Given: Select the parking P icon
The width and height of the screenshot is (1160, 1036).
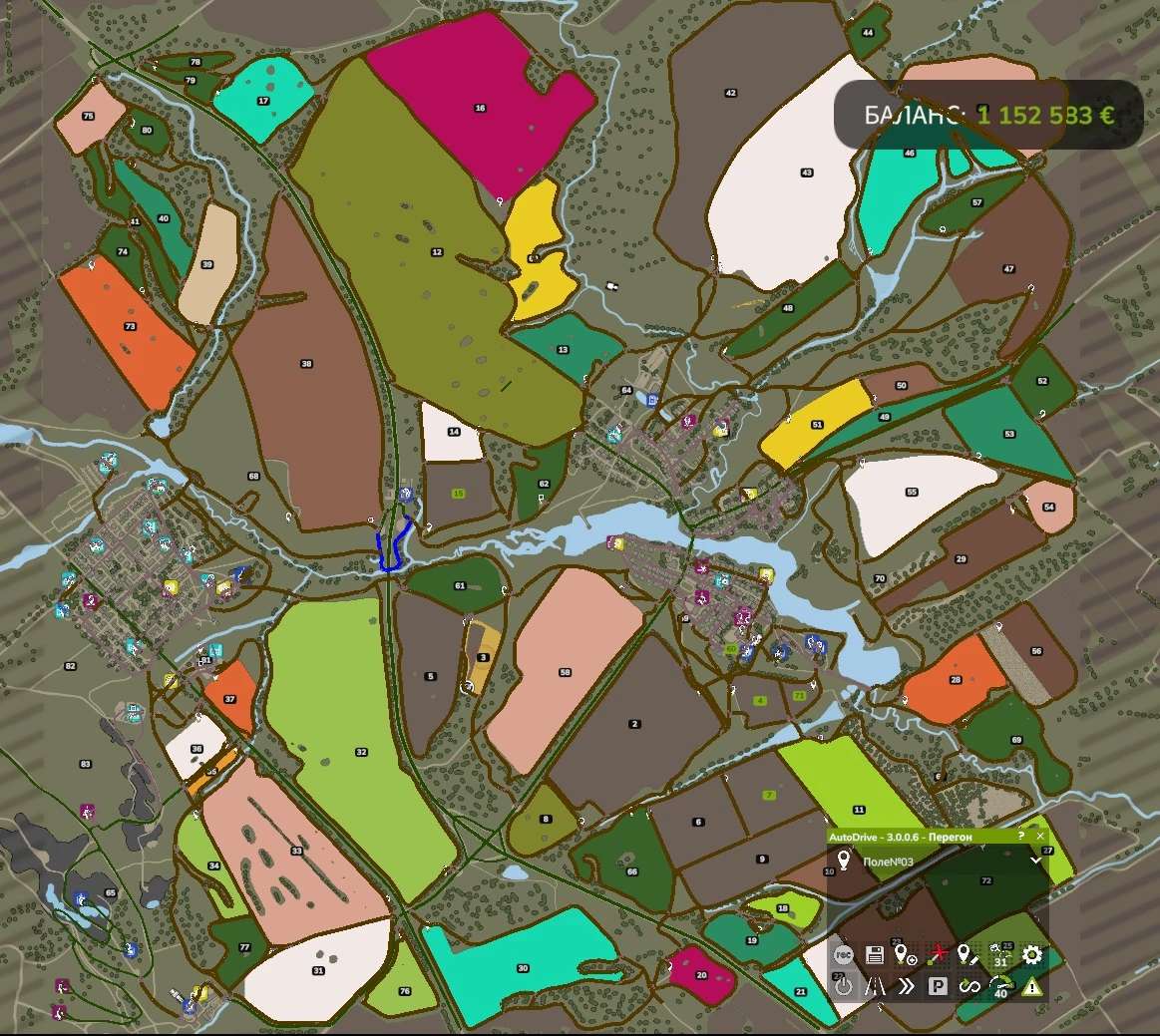Looking at the screenshot, I should (x=938, y=986).
